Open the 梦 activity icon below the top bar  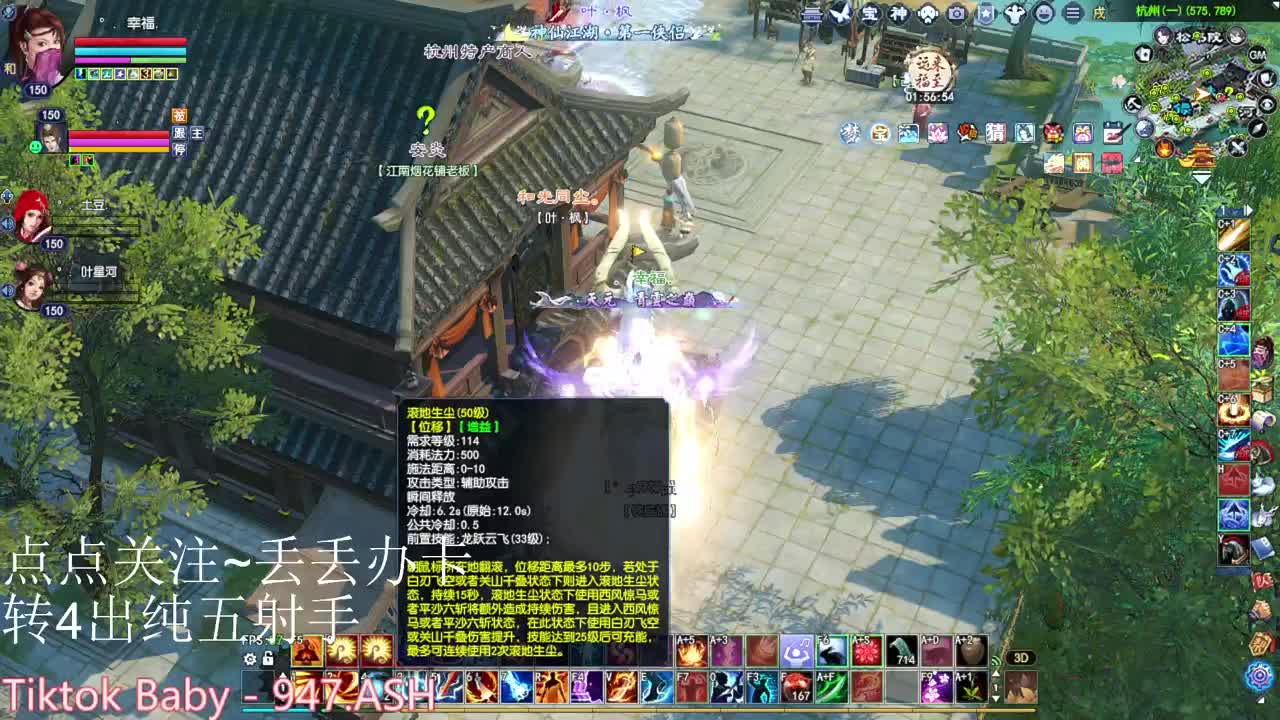pyautogui.click(x=850, y=131)
